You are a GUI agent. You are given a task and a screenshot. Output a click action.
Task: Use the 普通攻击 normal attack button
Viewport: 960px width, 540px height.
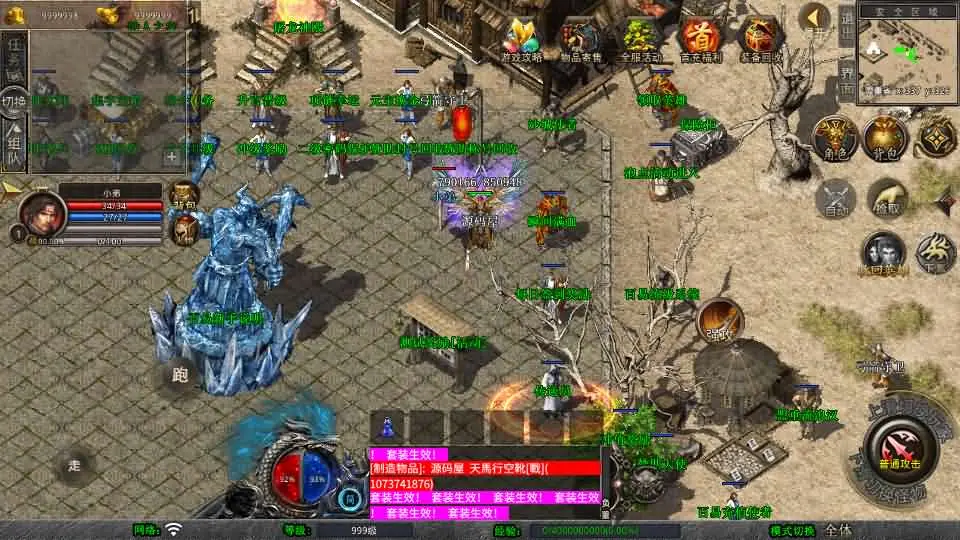click(896, 448)
